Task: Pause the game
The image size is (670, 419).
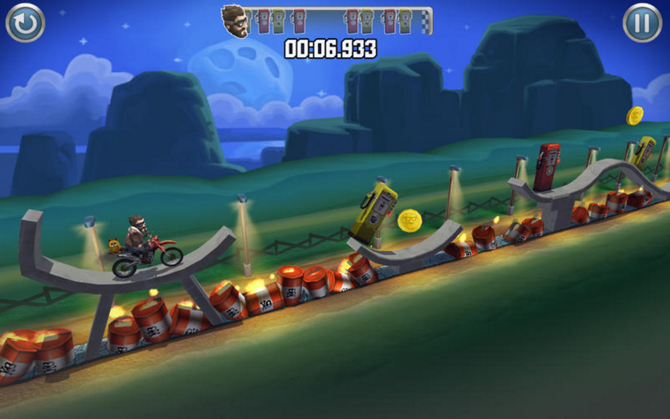Action: pos(643,22)
